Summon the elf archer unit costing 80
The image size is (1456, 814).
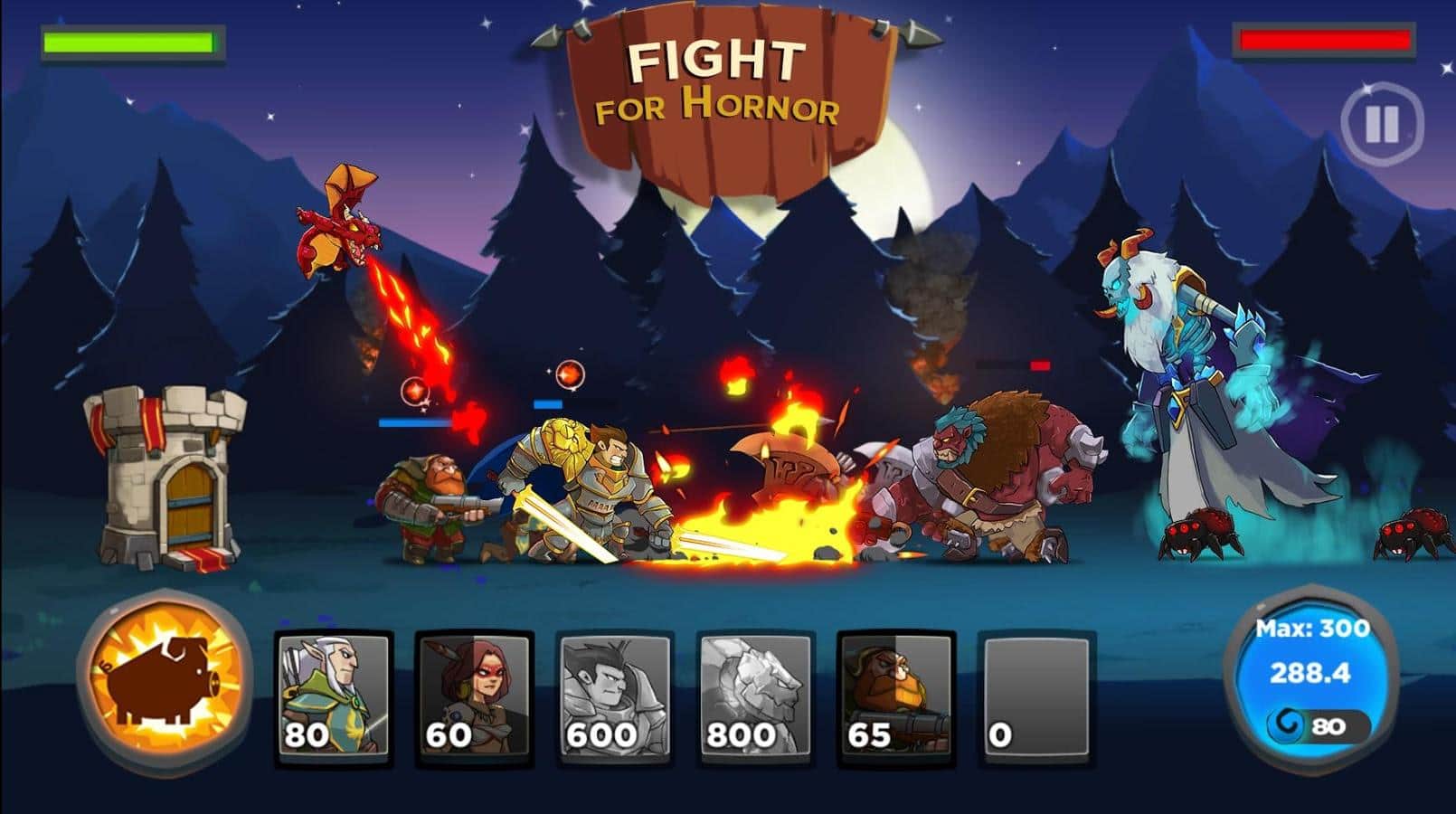pos(333,696)
